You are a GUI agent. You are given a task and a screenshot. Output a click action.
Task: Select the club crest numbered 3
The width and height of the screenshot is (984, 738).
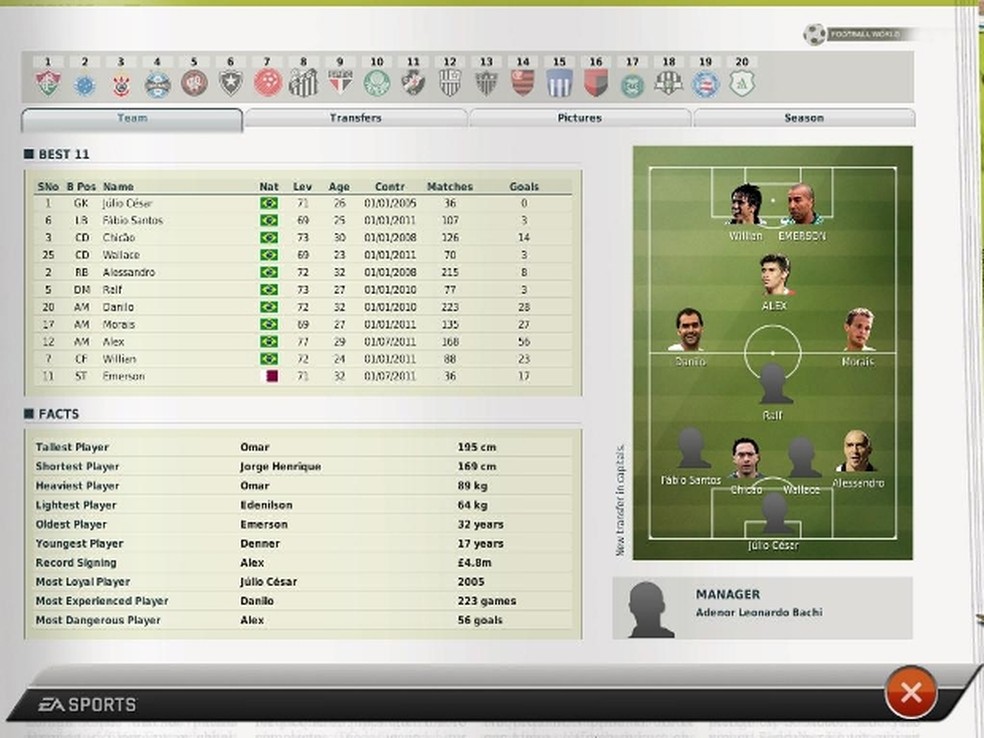[x=121, y=84]
